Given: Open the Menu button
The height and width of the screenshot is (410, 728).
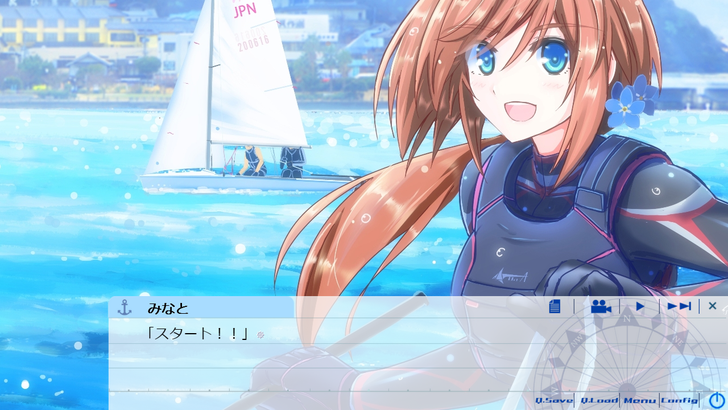Looking at the screenshot, I should [640, 400].
